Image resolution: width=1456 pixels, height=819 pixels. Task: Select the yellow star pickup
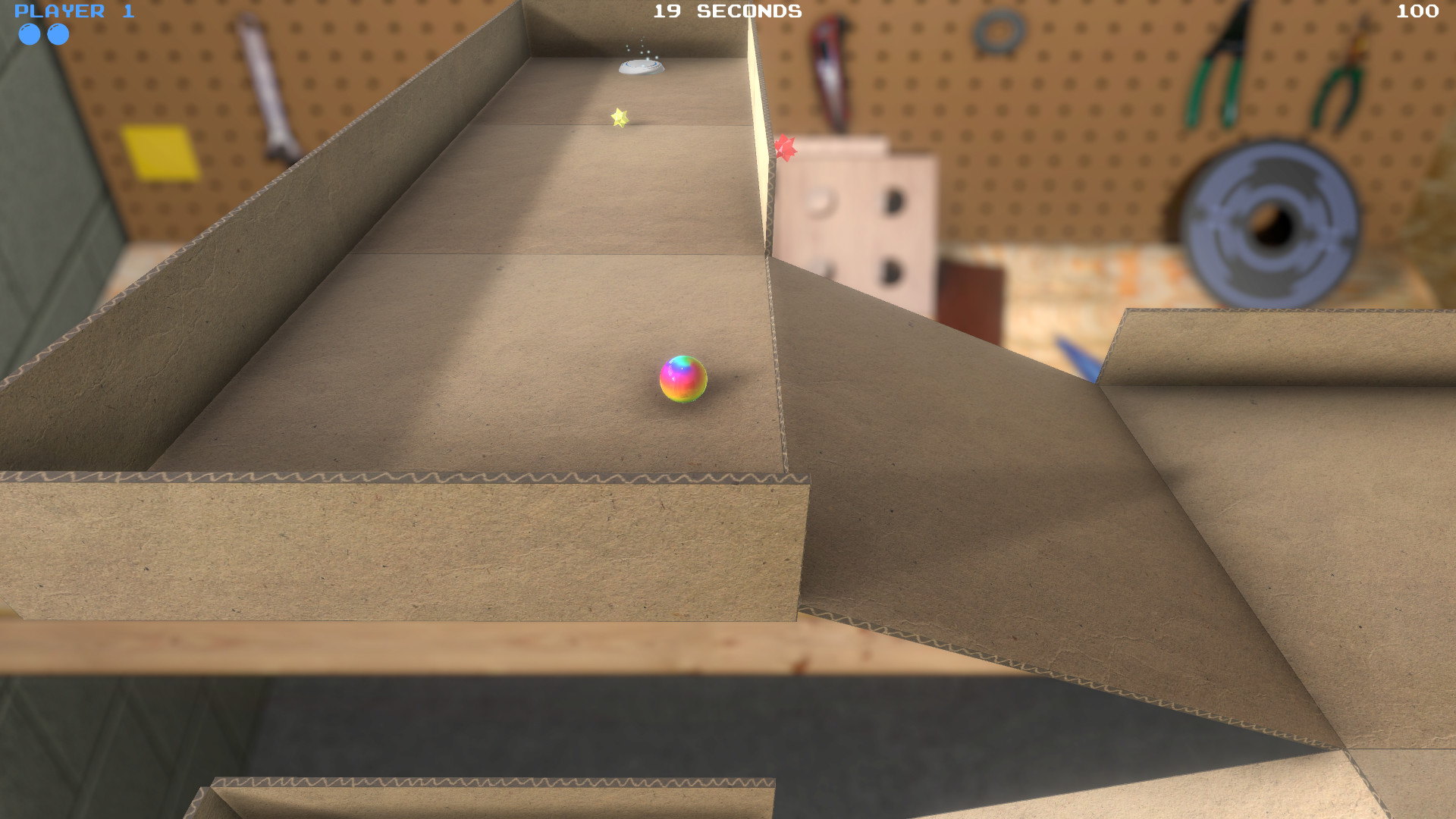click(619, 118)
